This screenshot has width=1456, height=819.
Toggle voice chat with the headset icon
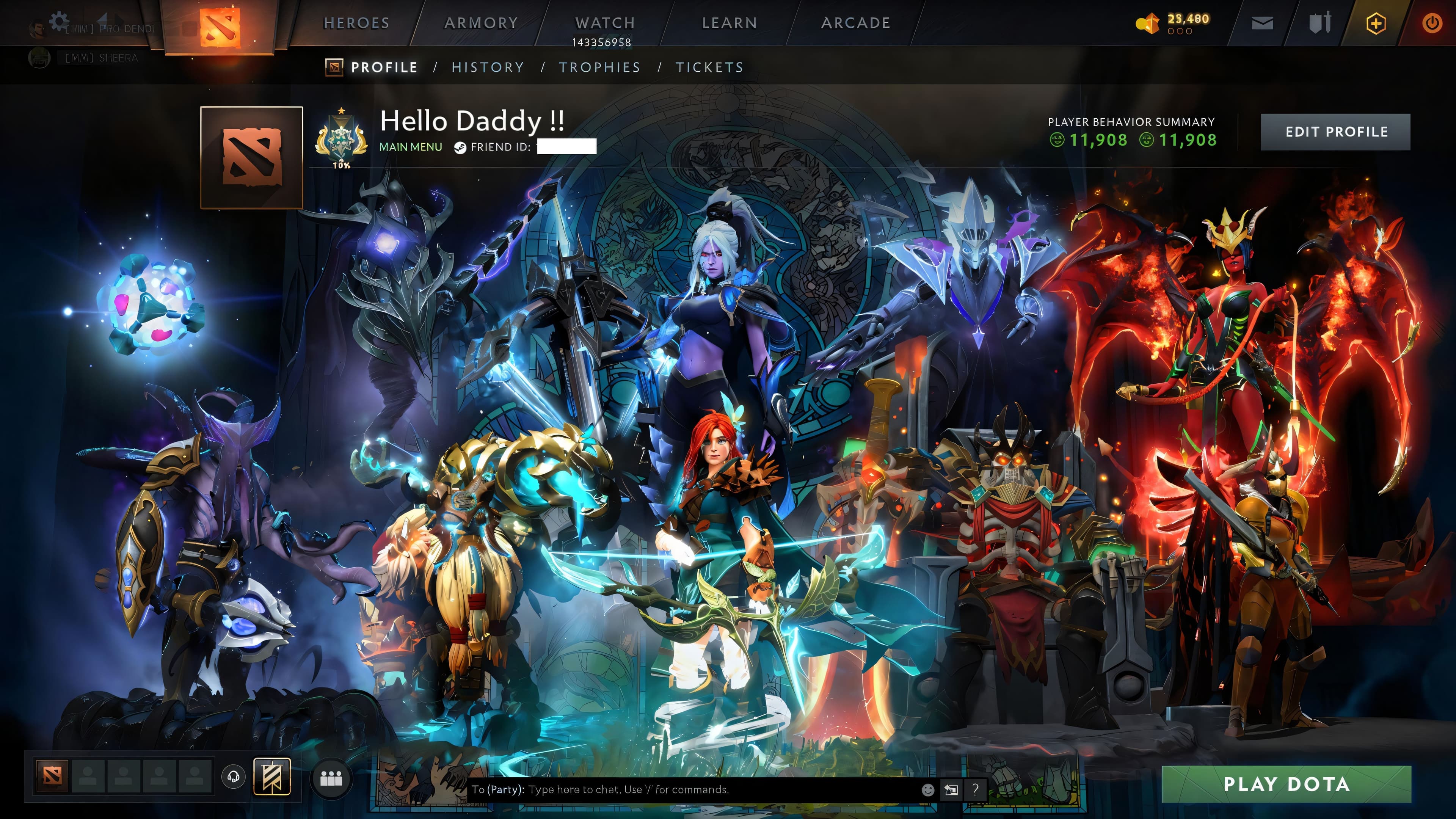coord(233,776)
